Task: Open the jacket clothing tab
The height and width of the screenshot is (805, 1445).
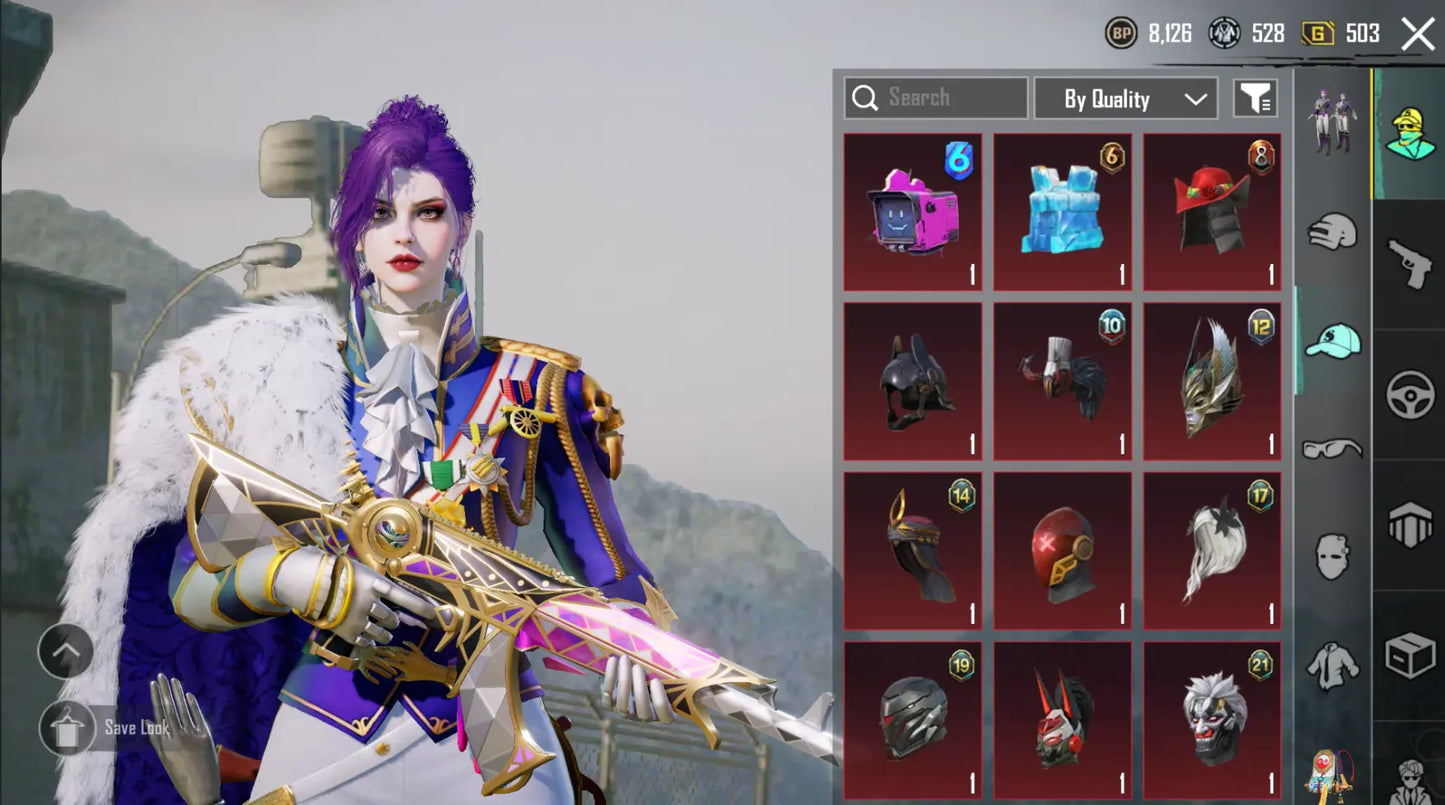Action: pyautogui.click(x=1333, y=664)
